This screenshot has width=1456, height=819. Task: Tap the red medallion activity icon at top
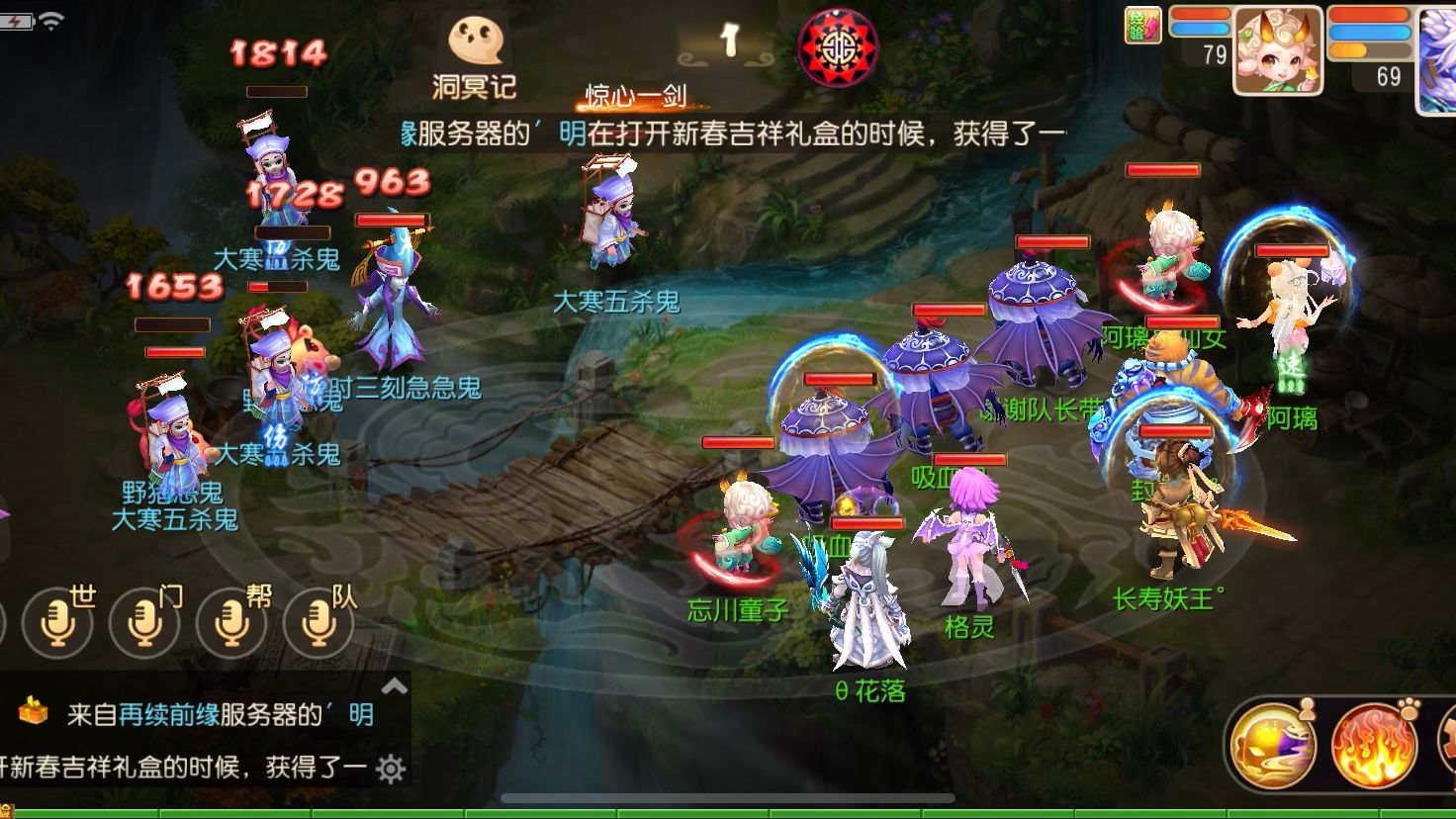click(x=836, y=45)
